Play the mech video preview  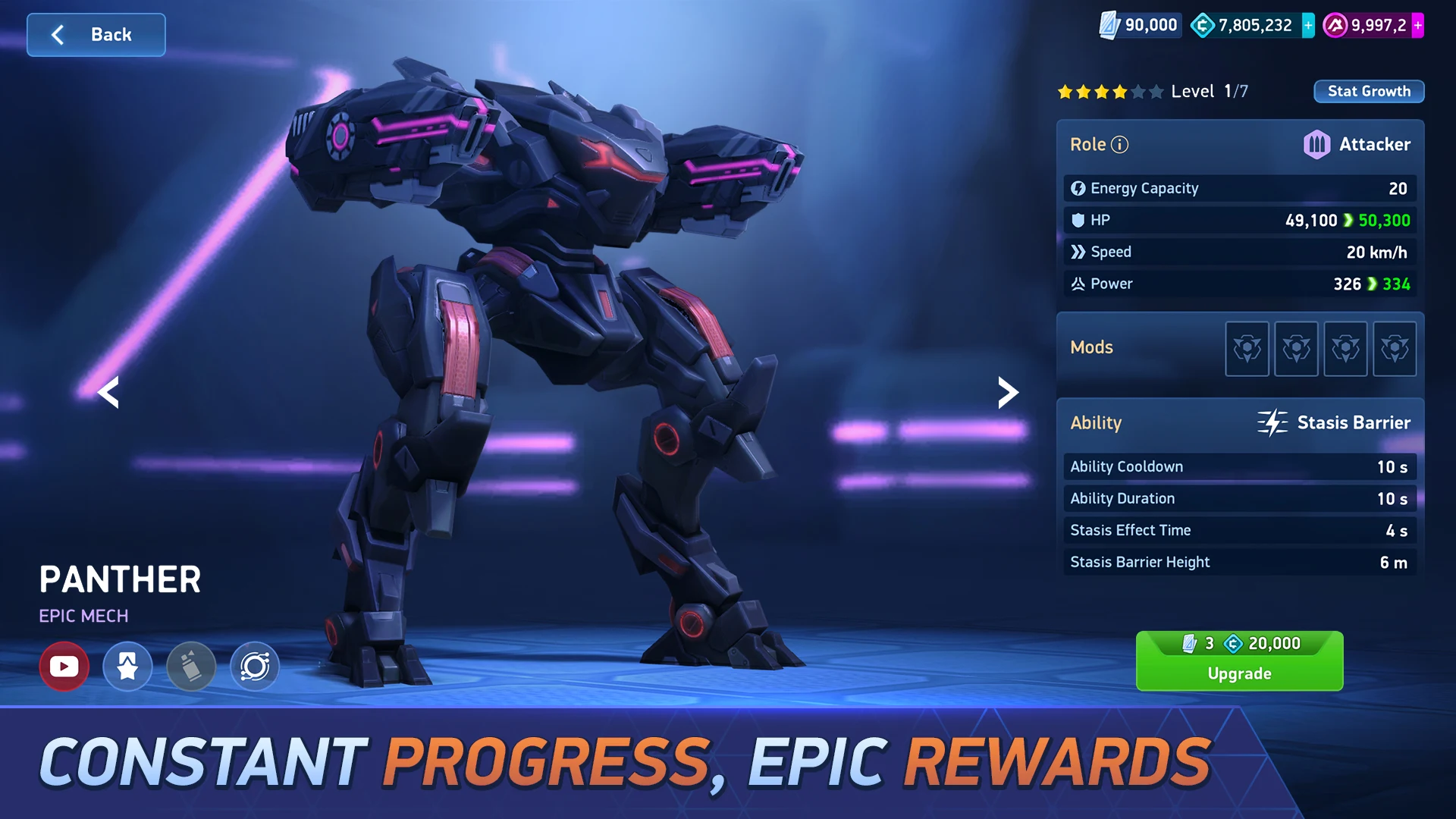point(64,667)
